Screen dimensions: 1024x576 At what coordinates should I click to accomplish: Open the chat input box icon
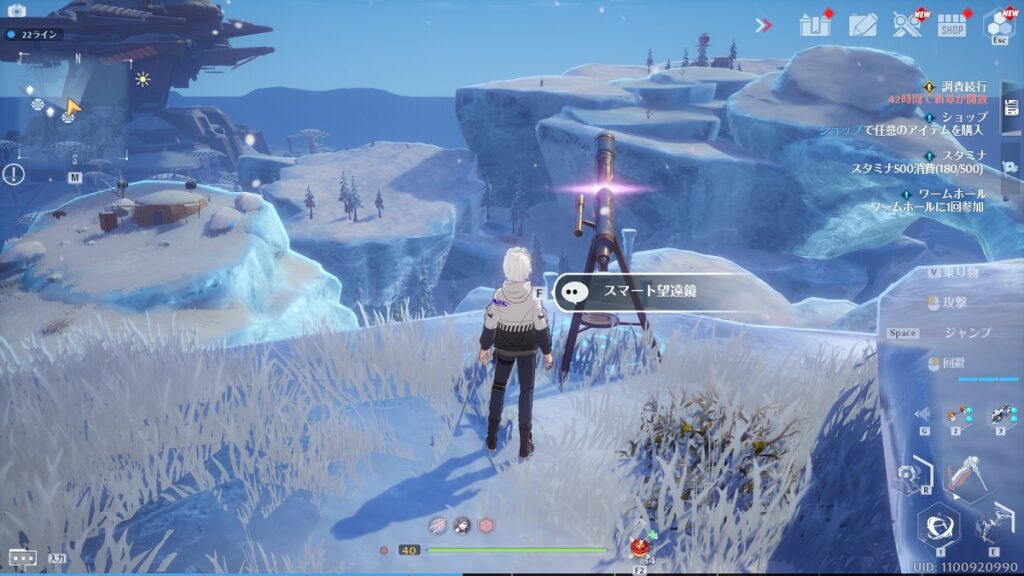[22, 557]
